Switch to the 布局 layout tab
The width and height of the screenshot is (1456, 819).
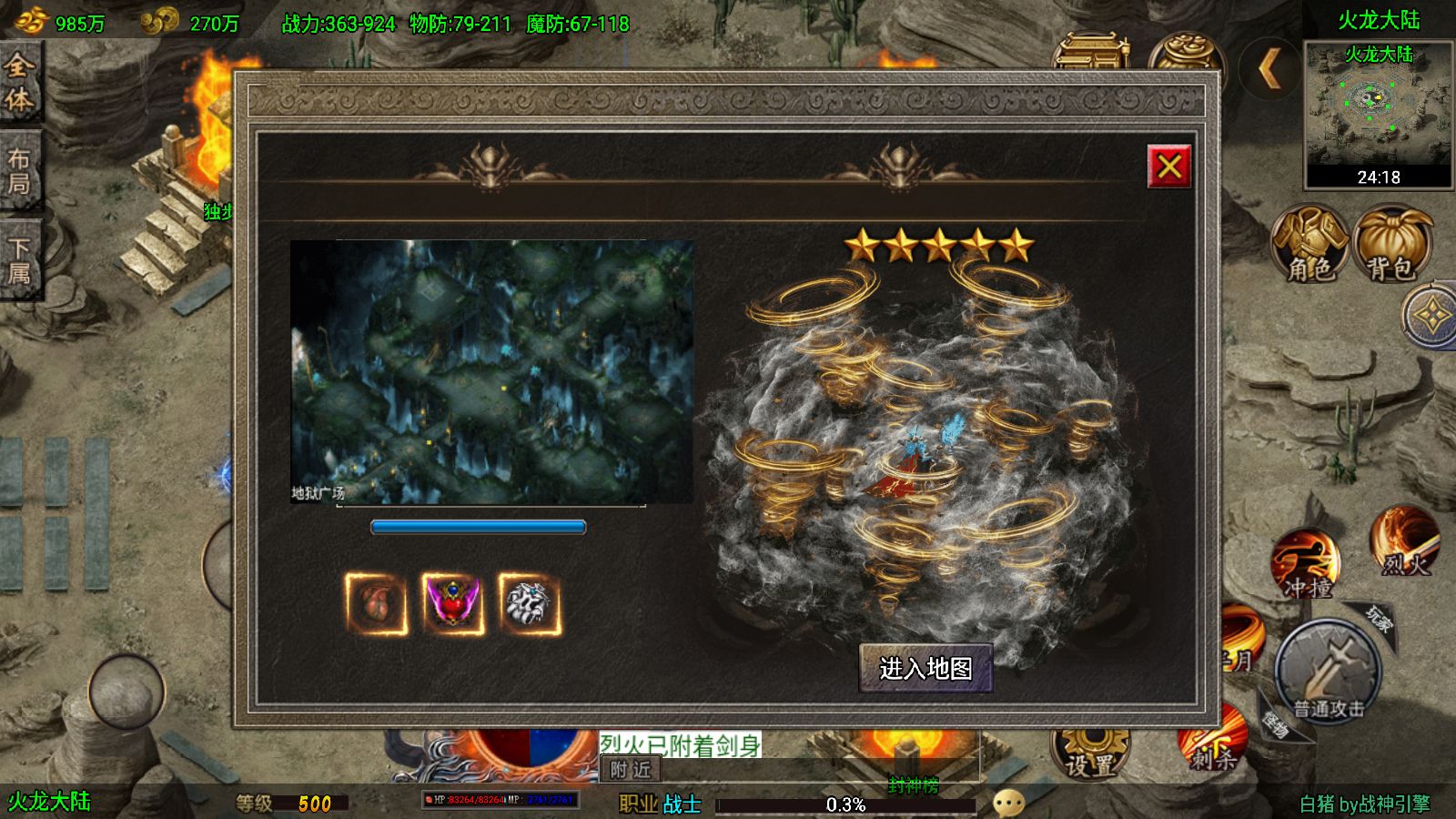pos(20,171)
